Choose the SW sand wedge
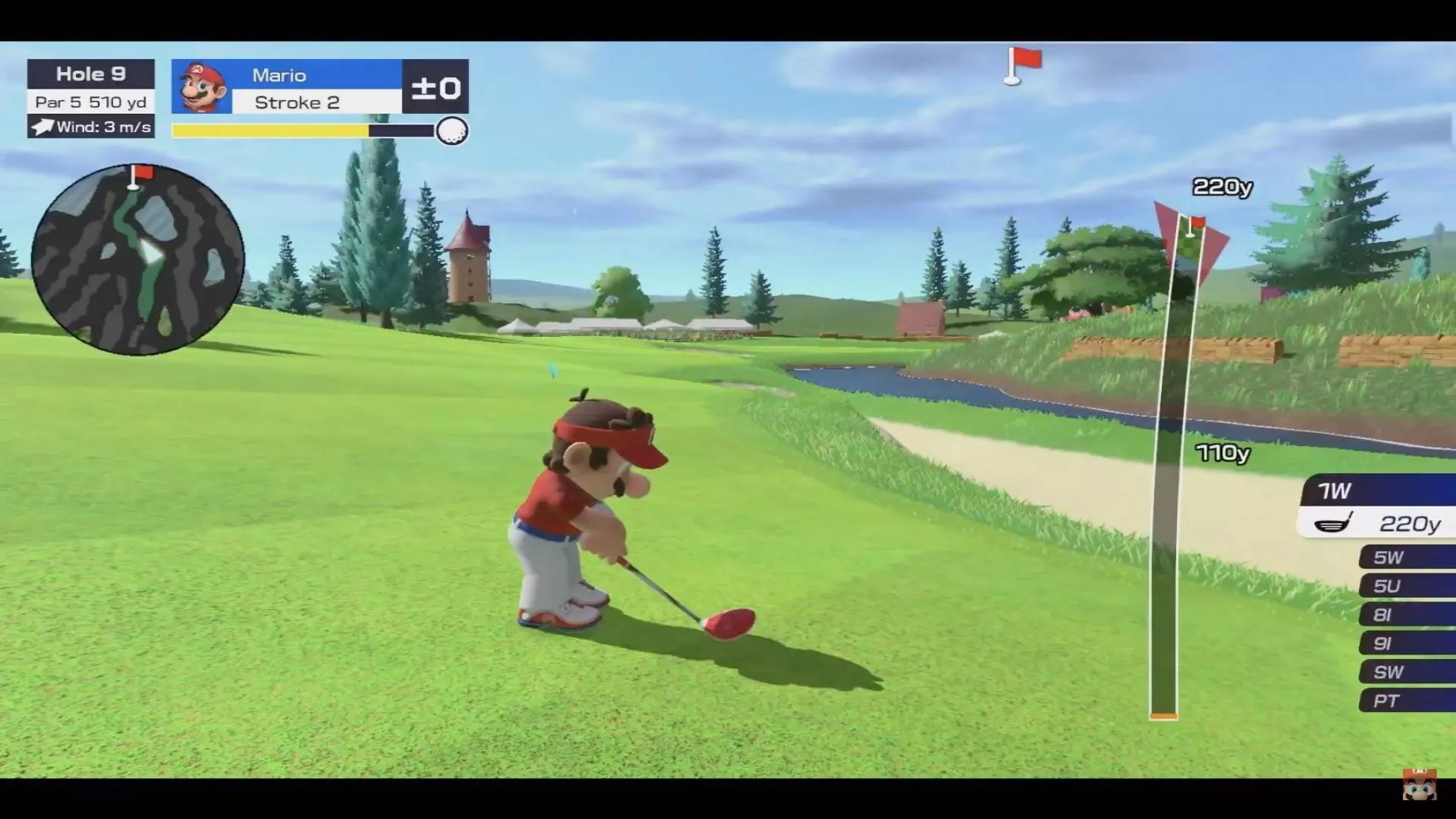Image resolution: width=1456 pixels, height=819 pixels. [1407, 672]
